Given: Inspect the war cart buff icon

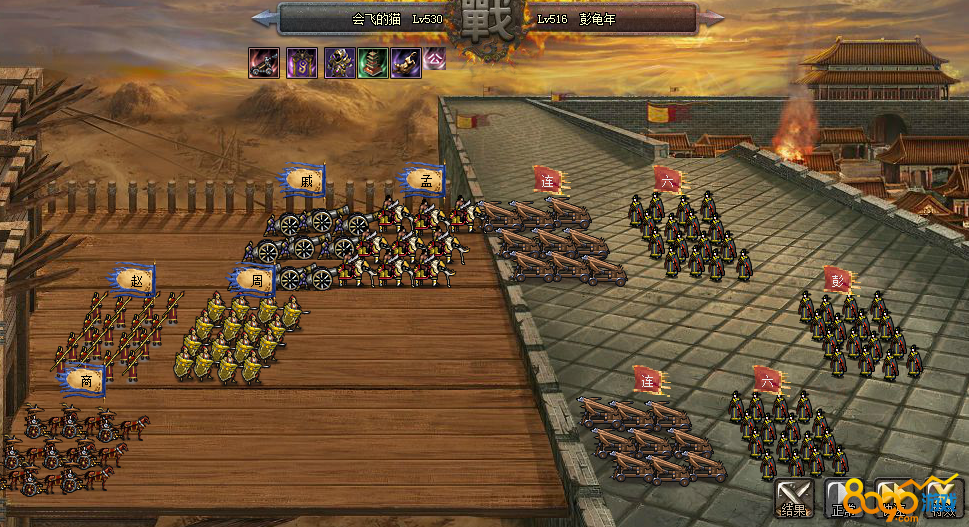Looking at the screenshot, I should 265,62.
